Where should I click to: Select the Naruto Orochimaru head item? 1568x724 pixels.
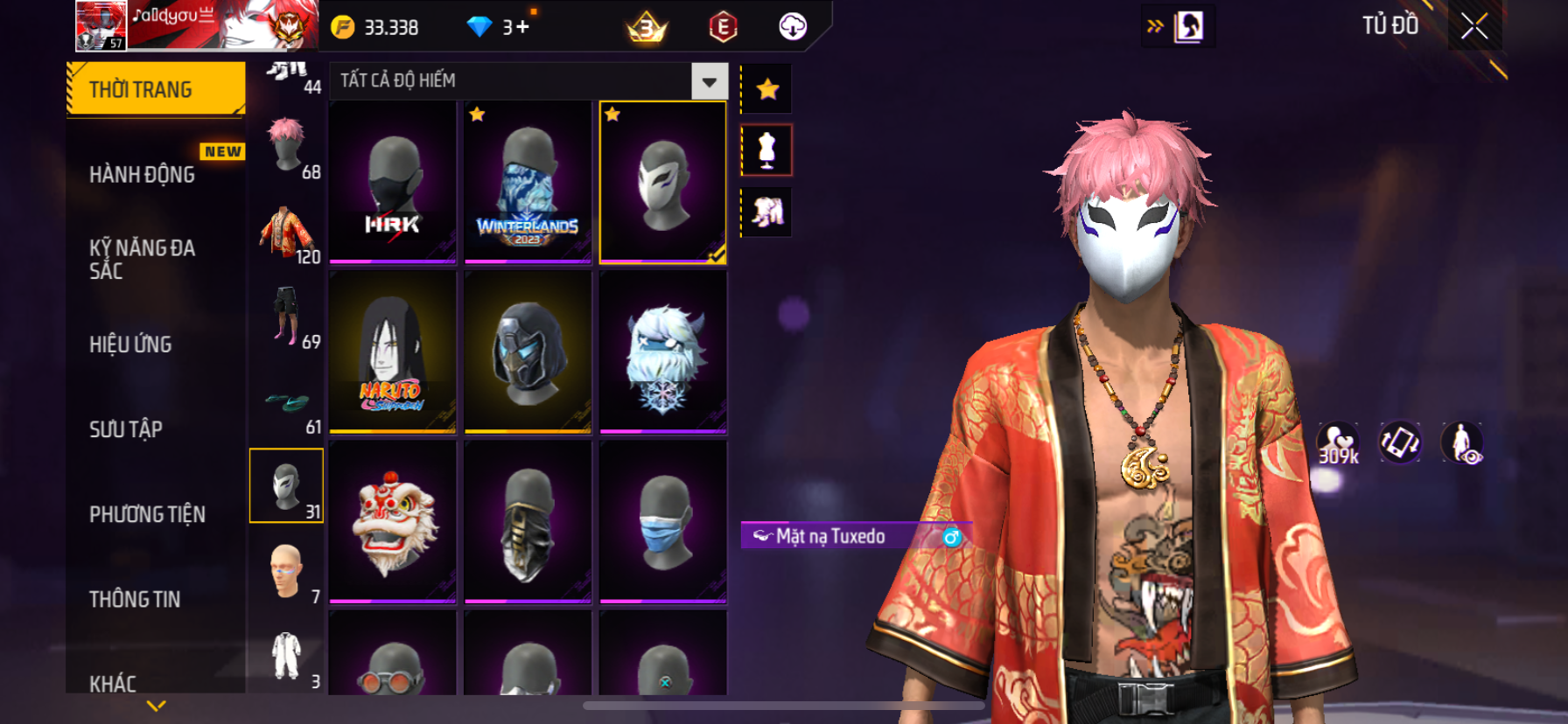click(393, 352)
